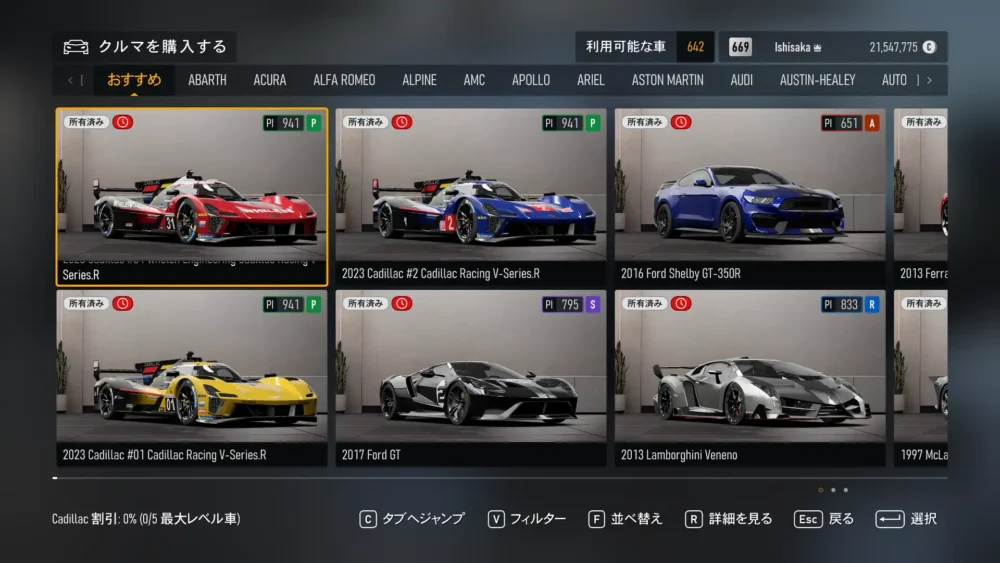1000x563 pixels.
Task: Switch to the ASTON MARTIN tab
Action: (x=667, y=80)
